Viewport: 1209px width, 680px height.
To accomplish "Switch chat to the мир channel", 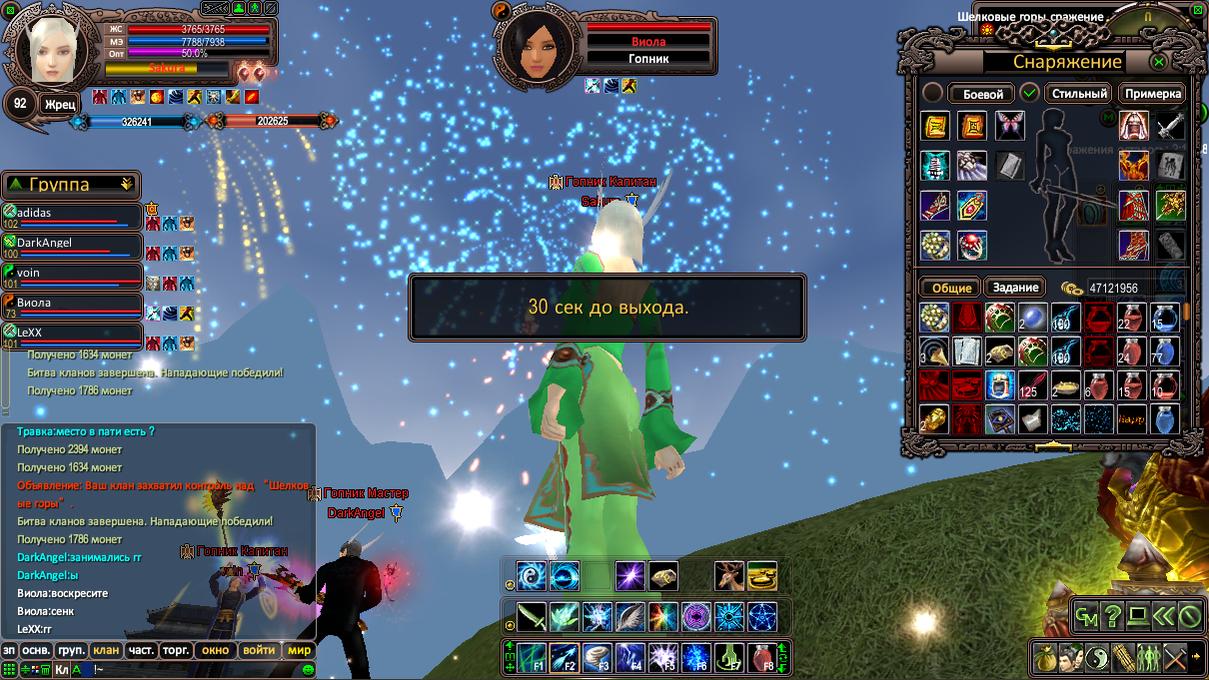I will coord(300,650).
